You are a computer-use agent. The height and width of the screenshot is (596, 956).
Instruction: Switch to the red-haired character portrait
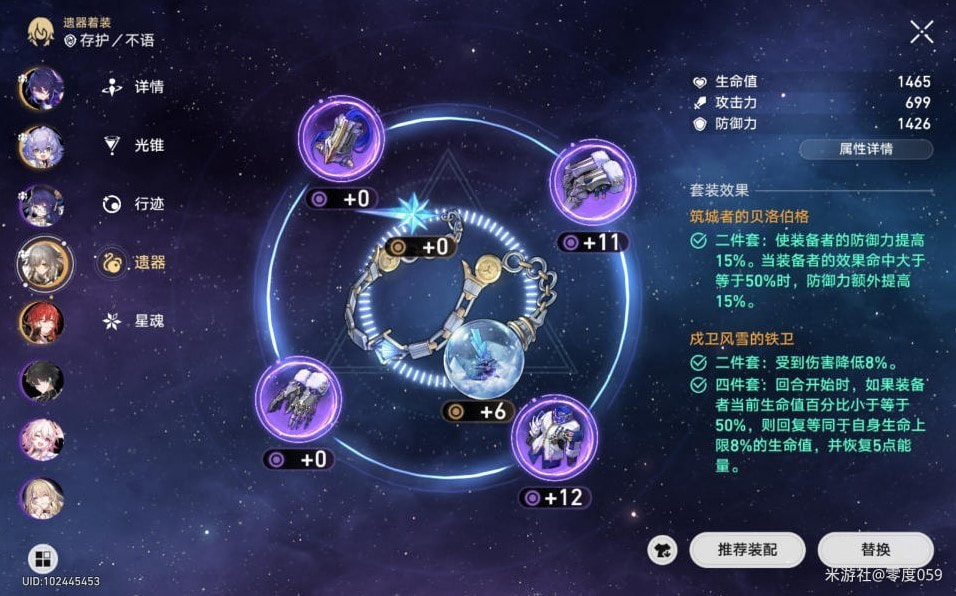pyautogui.click(x=42, y=322)
